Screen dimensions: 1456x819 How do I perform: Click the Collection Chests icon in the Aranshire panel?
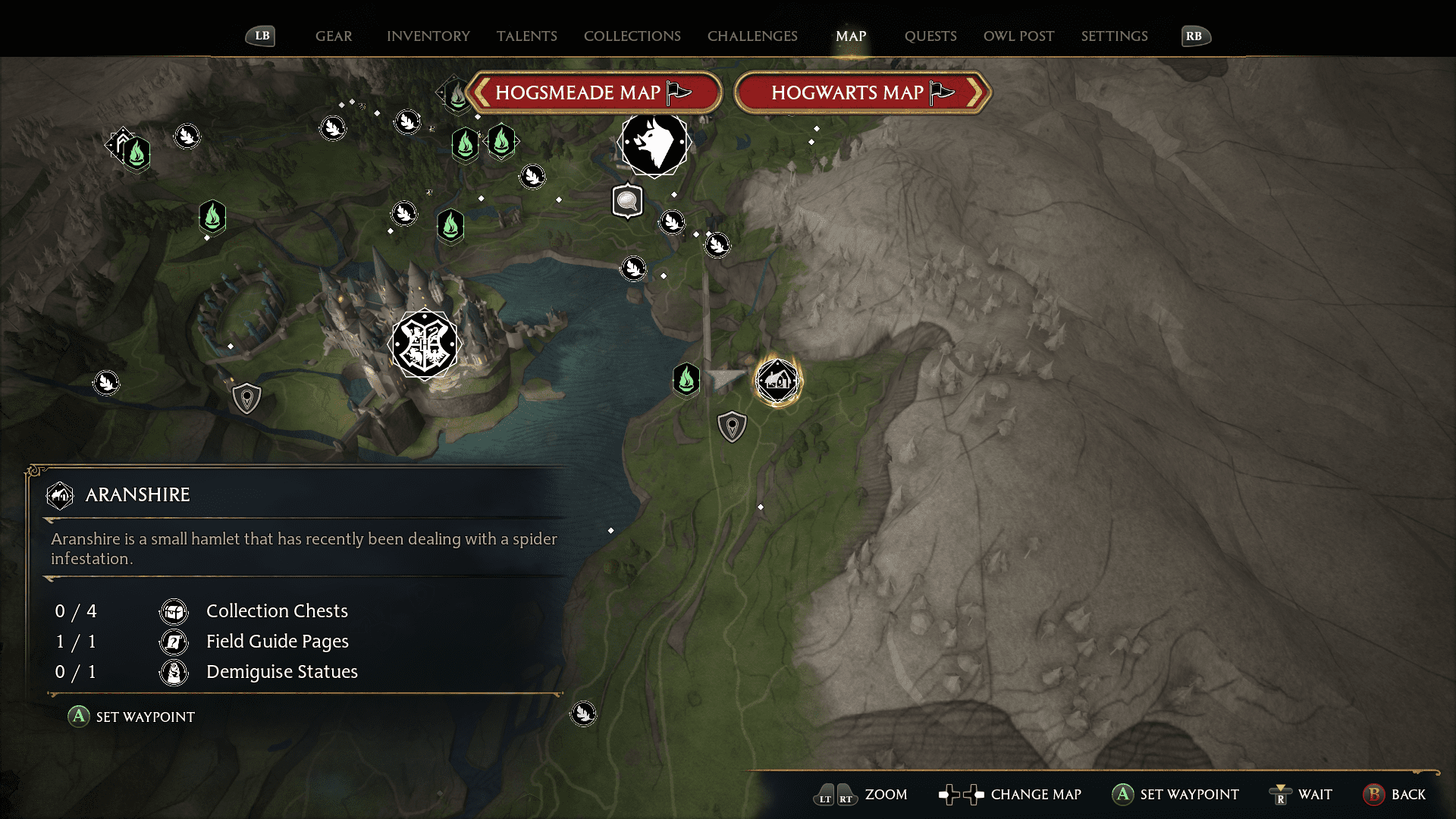click(x=174, y=611)
